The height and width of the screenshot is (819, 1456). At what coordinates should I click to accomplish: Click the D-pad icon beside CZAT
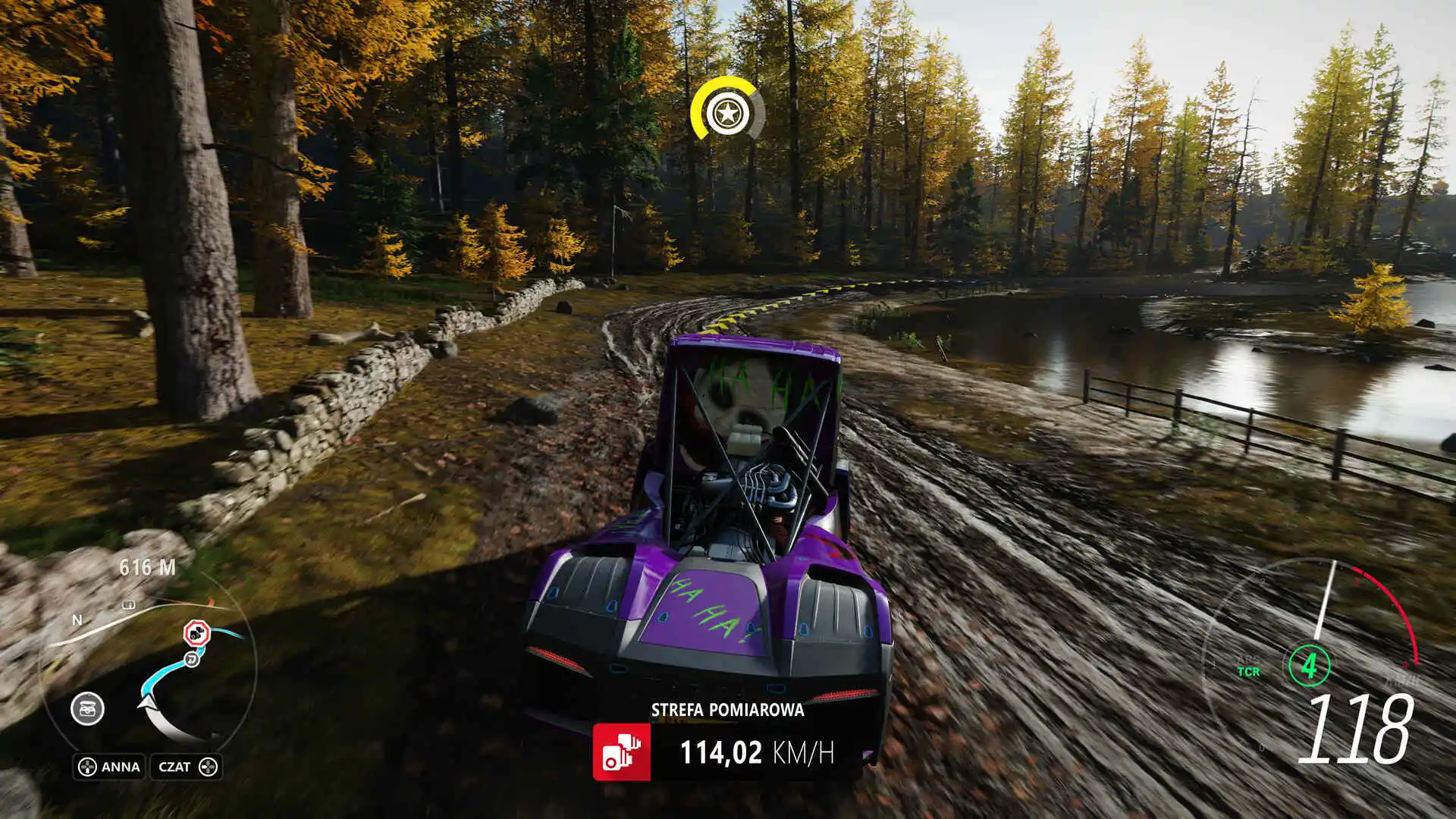[x=209, y=766]
